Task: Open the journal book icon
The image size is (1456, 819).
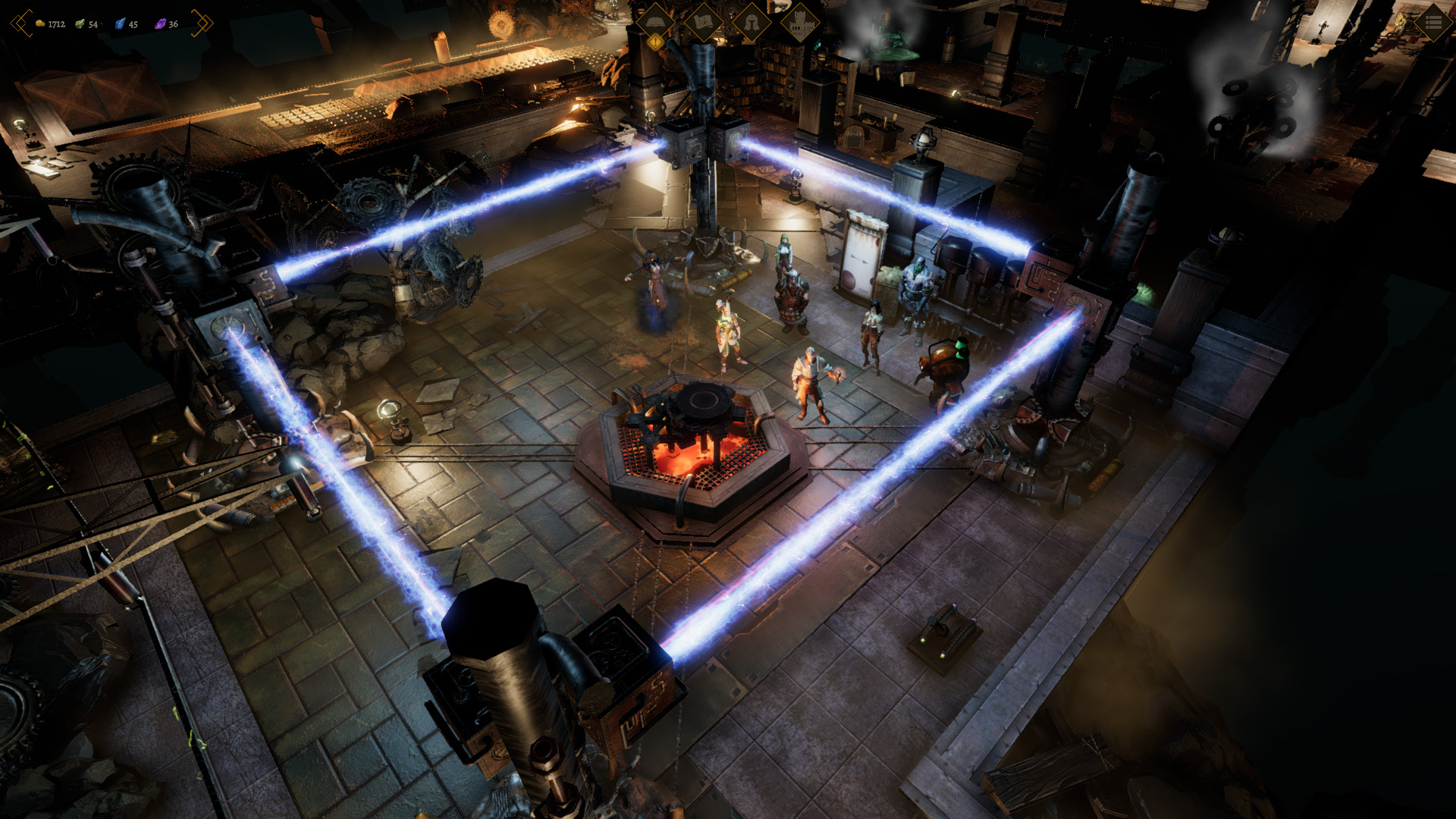Action: click(655, 22)
